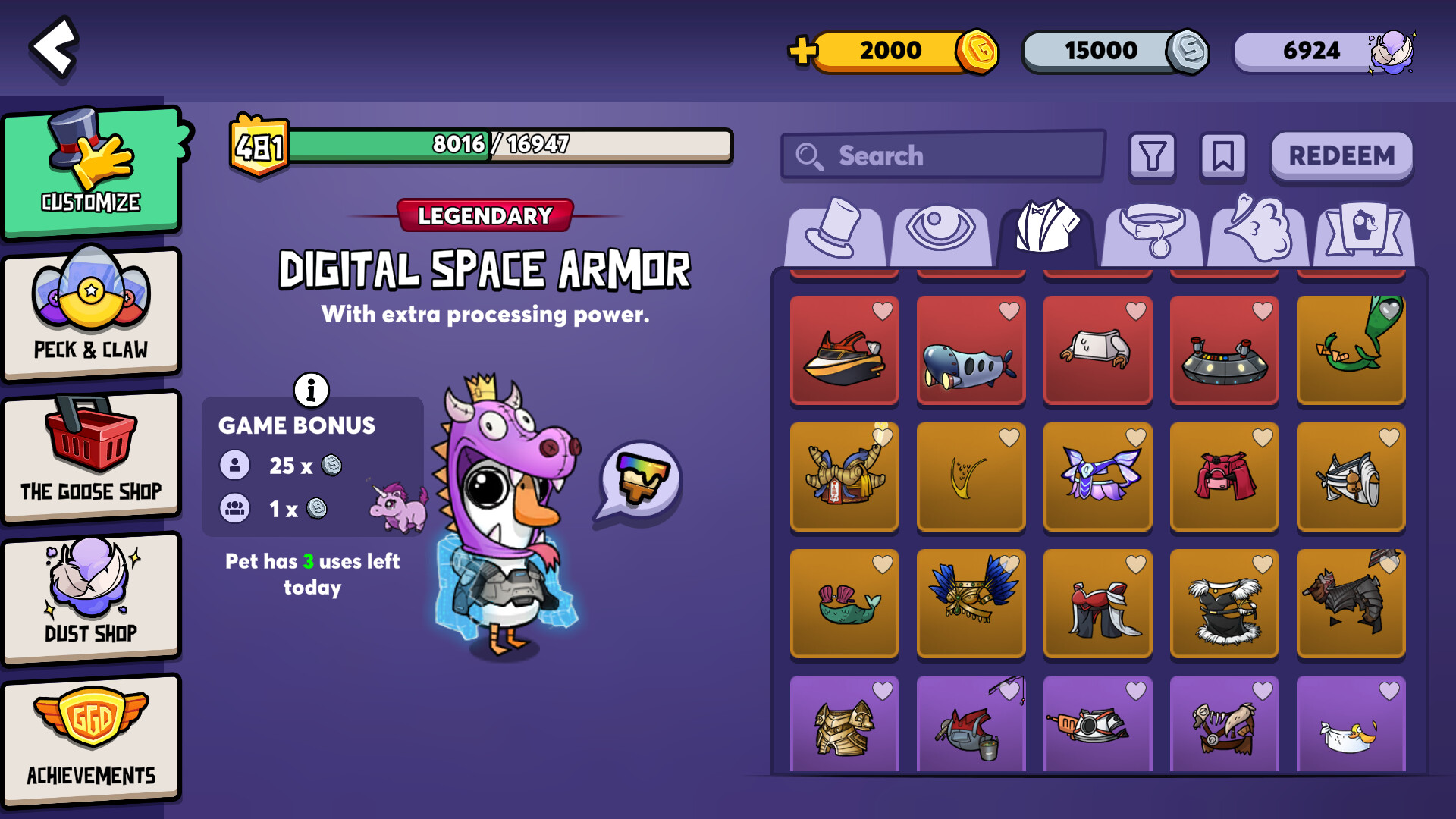
Task: Favorite the UFO saucer outfit
Action: (1262, 311)
